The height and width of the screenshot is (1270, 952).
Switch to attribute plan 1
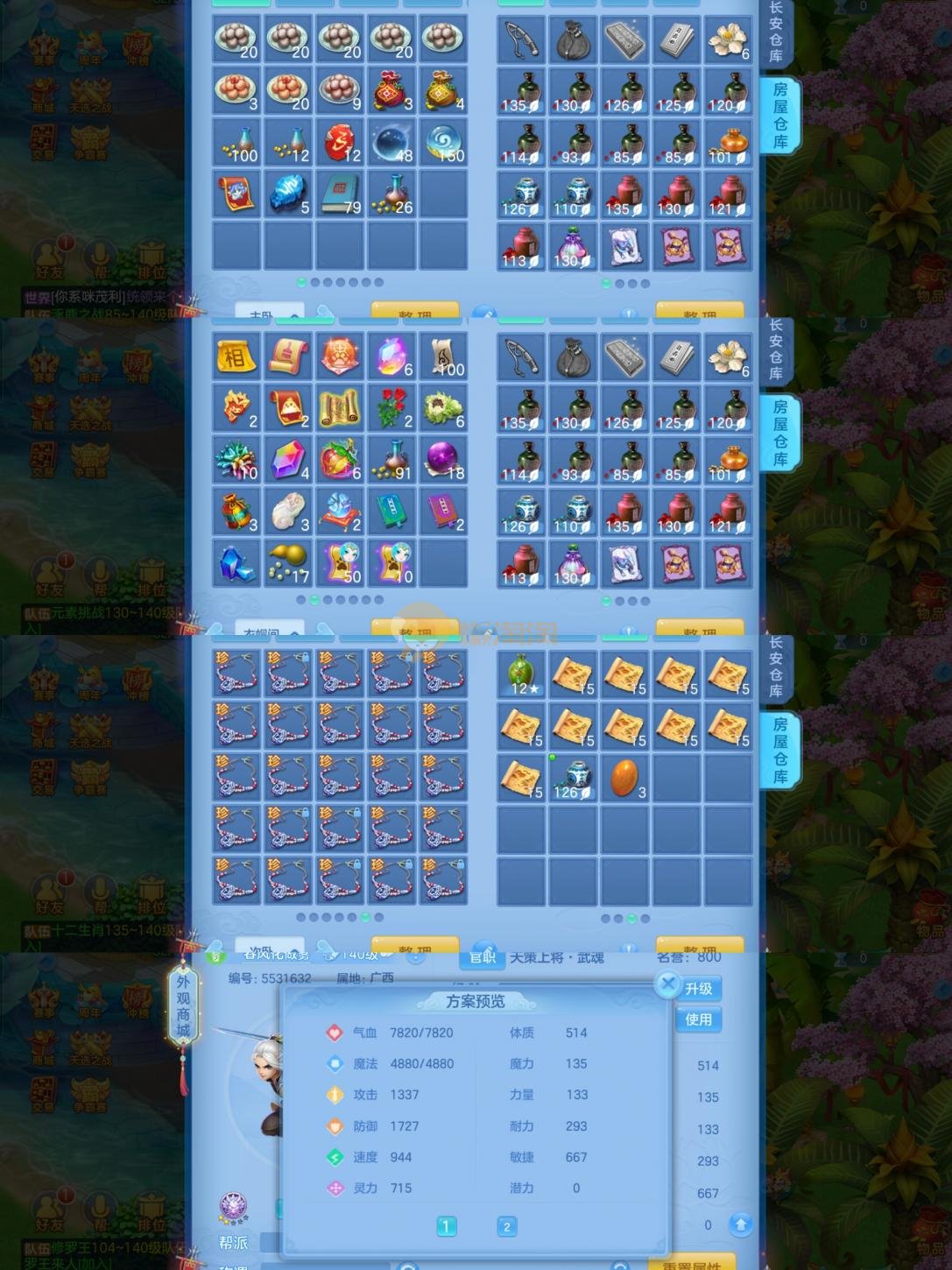point(446,1226)
